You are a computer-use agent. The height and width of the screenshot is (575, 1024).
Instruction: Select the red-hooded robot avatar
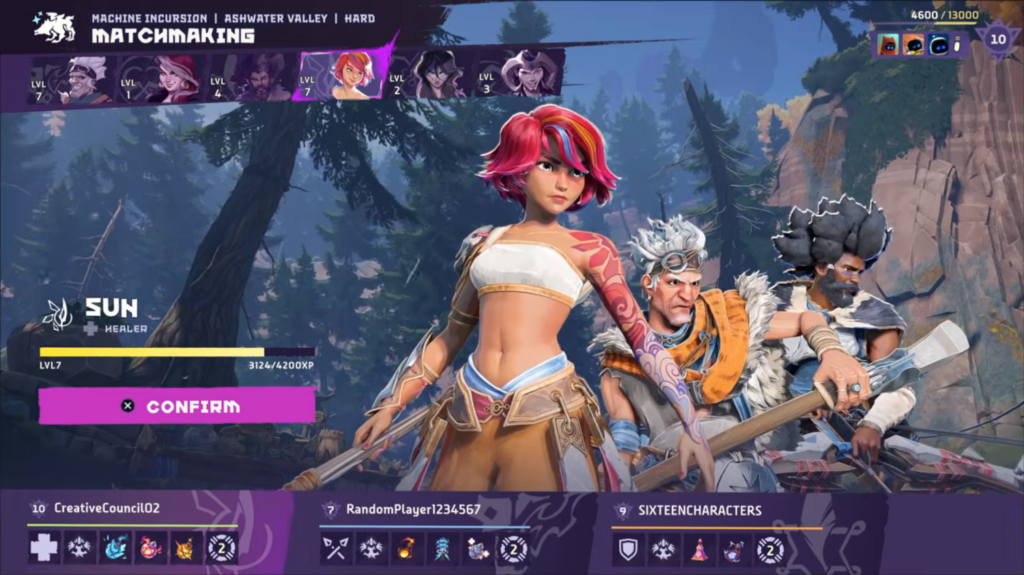point(886,44)
